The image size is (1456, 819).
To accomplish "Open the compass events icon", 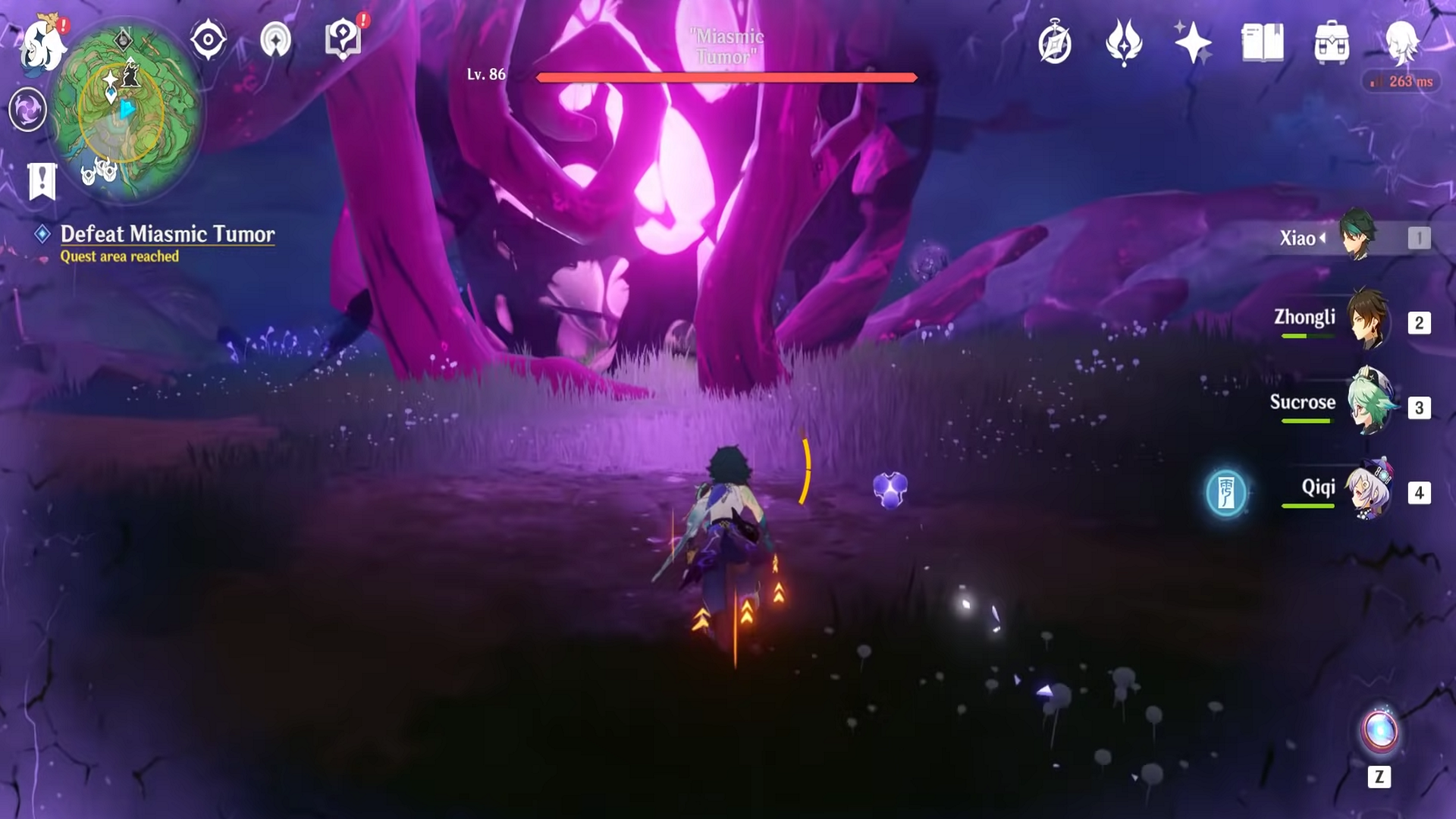I will (1055, 42).
